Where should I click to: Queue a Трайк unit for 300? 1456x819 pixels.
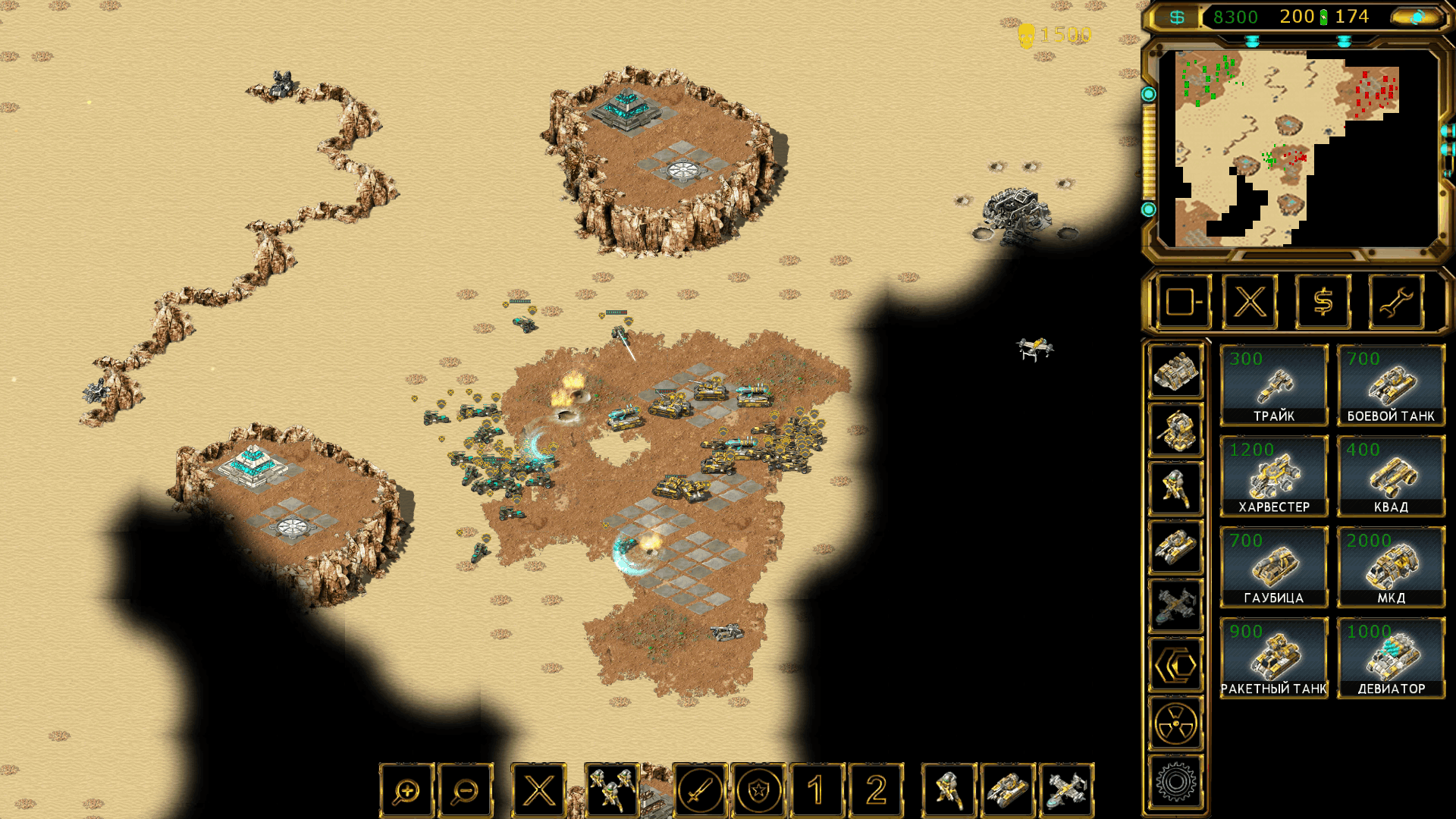click(1274, 385)
